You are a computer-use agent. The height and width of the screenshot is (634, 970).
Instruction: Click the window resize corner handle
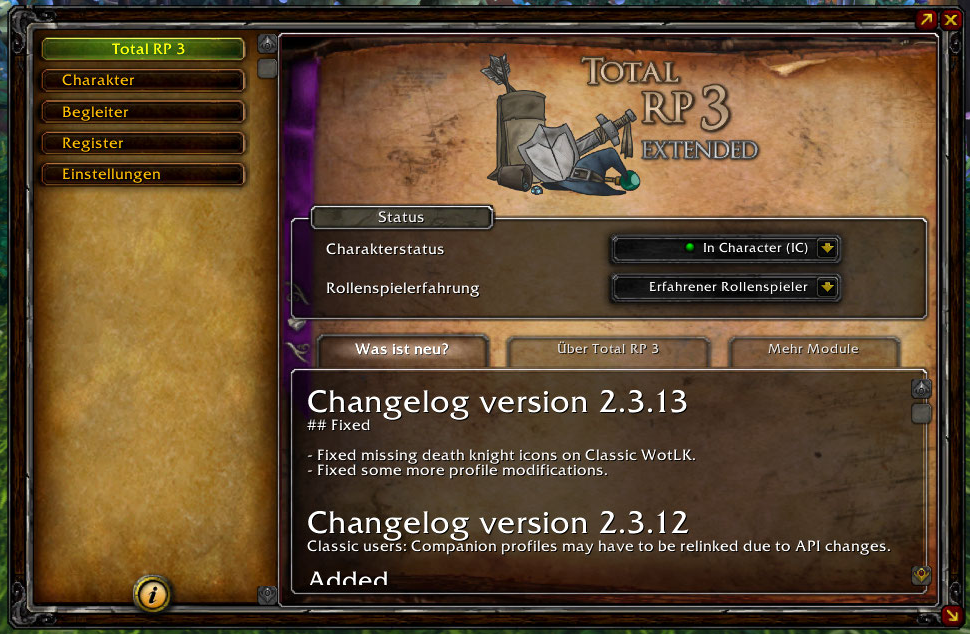pyautogui.click(x=950, y=614)
